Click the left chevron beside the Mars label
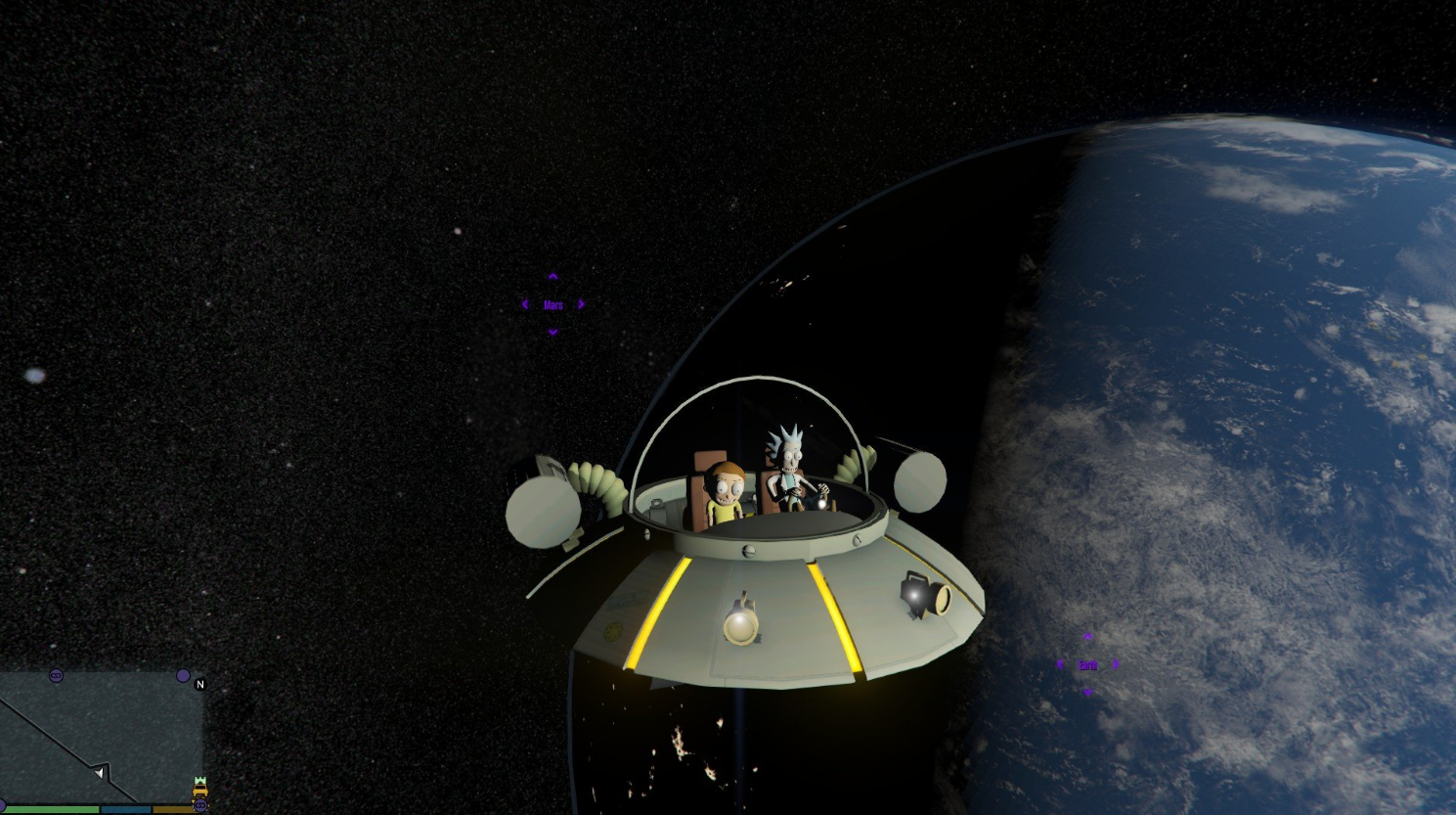 [x=525, y=304]
